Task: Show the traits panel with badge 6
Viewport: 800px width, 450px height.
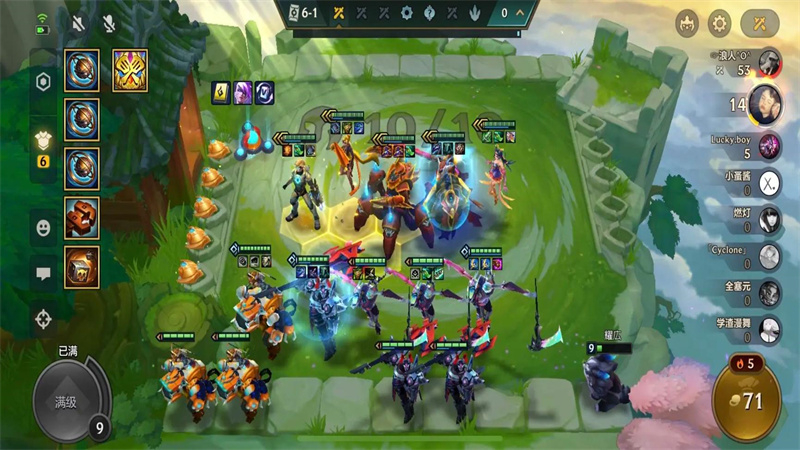Action: pos(43,145)
